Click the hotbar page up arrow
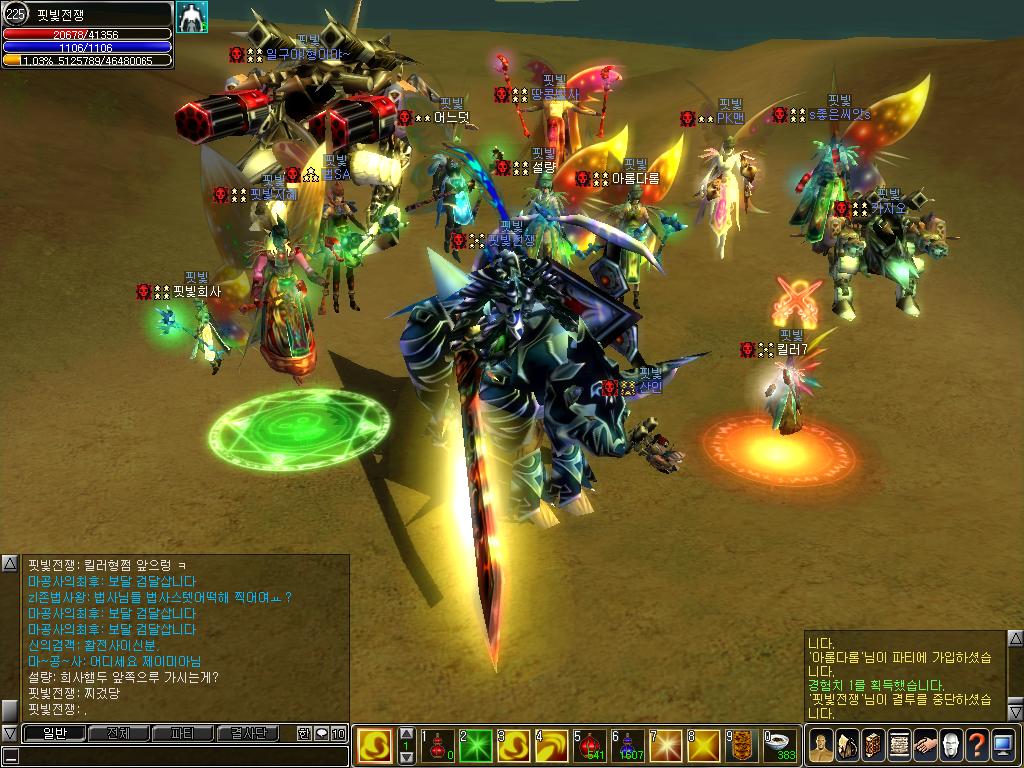1024x768 pixels. [x=407, y=735]
